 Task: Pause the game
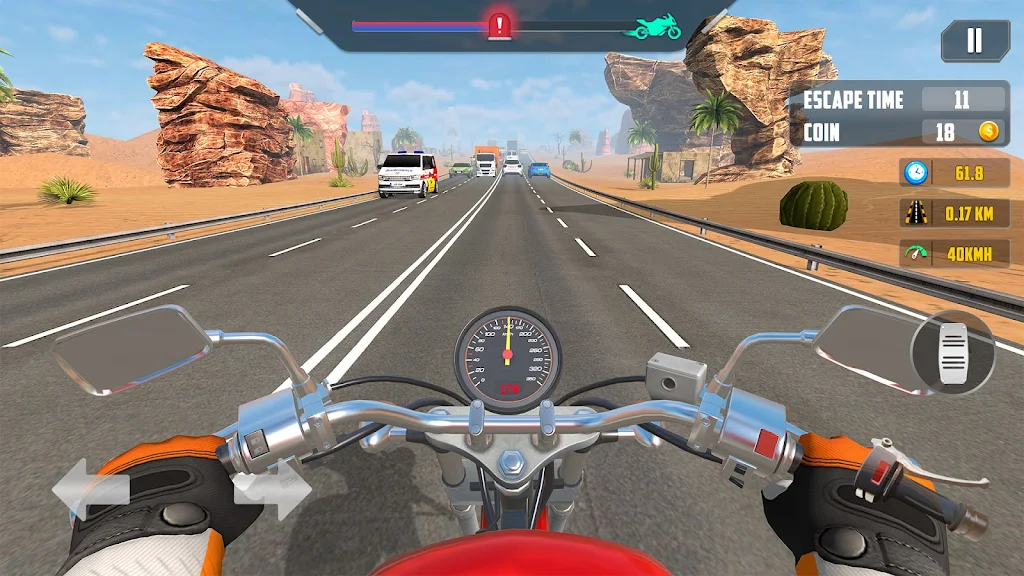[x=974, y=40]
